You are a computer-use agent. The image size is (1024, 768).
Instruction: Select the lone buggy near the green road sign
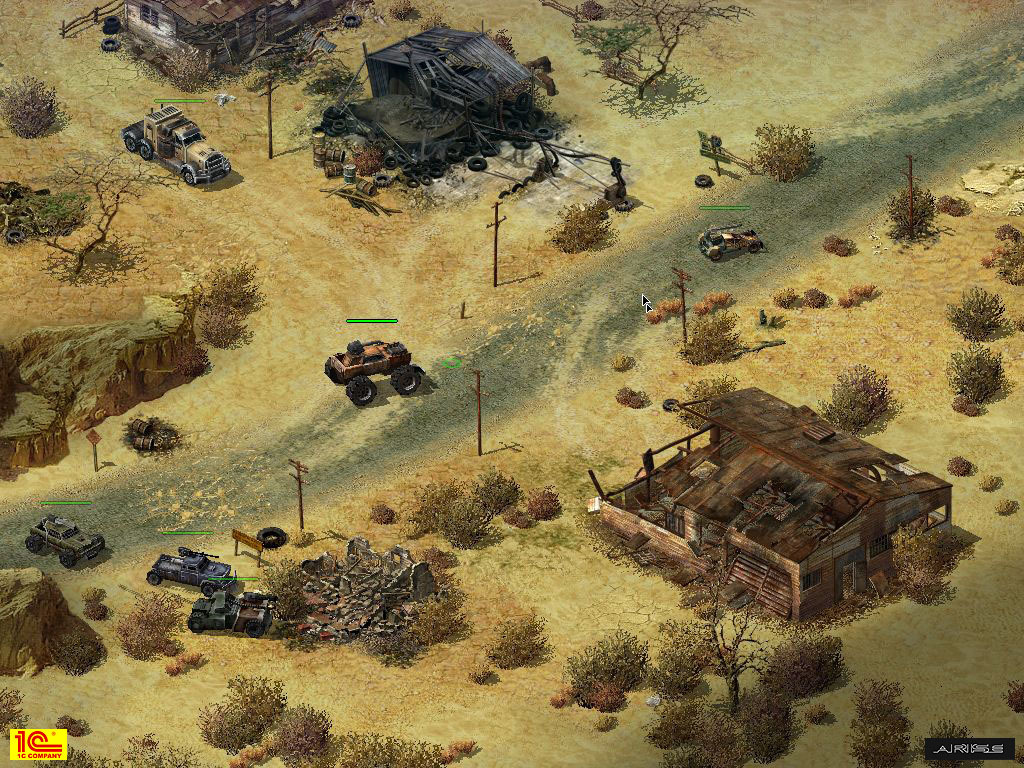(729, 241)
